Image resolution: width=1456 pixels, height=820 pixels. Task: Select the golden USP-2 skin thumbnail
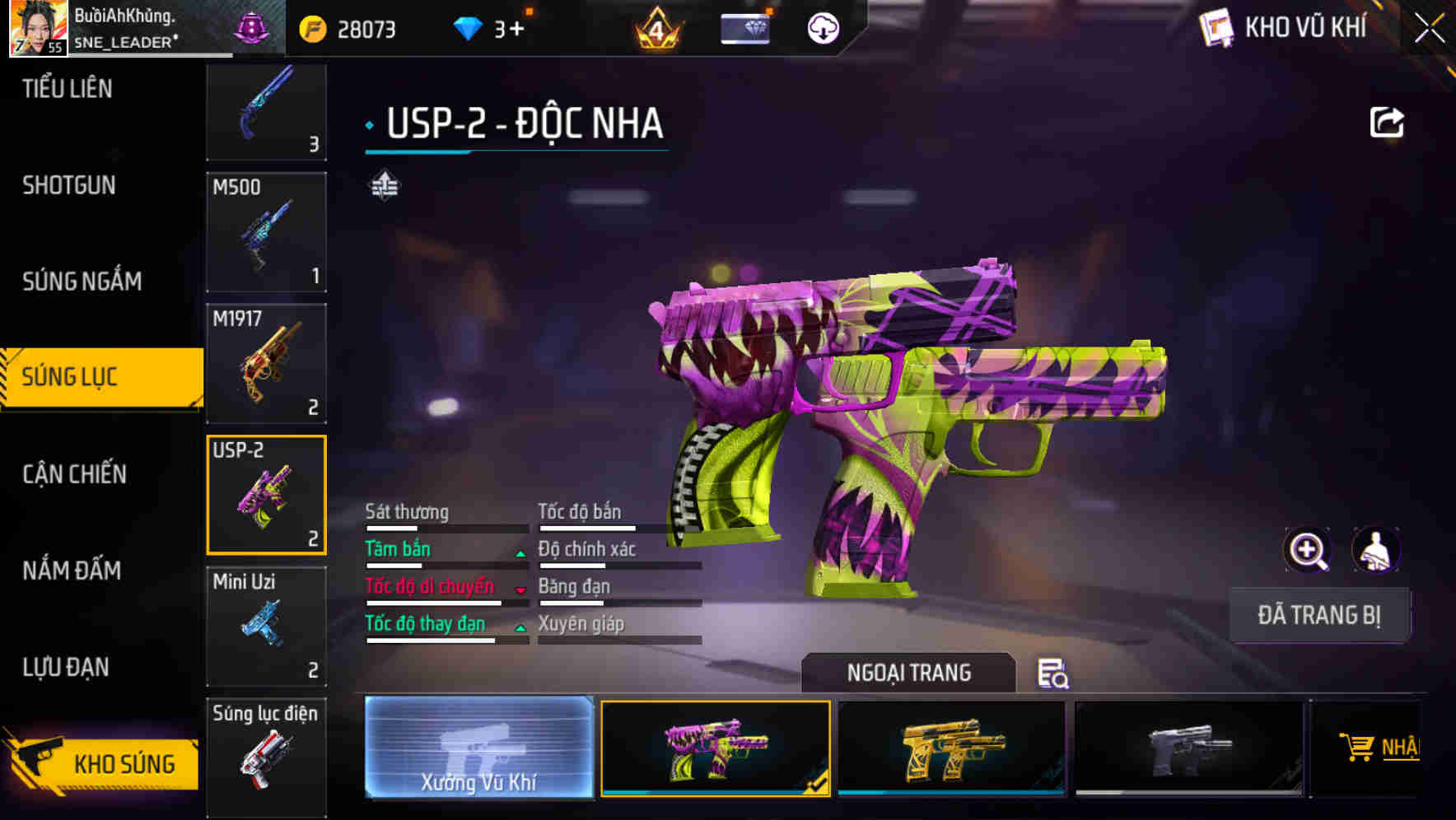pos(953,749)
